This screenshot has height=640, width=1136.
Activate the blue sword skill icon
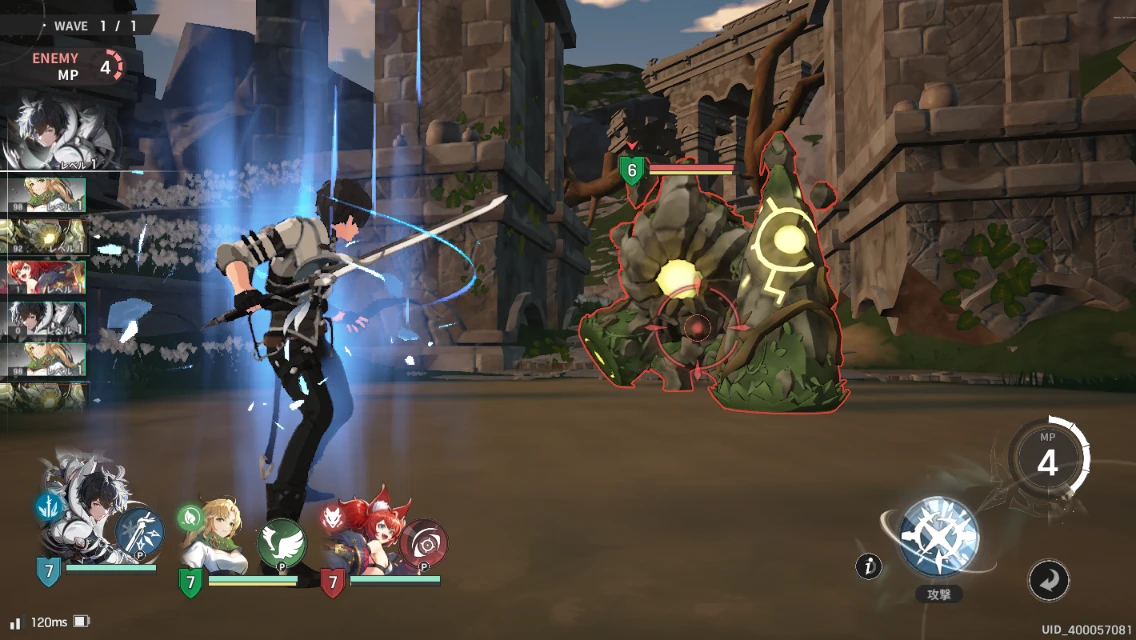(140, 533)
